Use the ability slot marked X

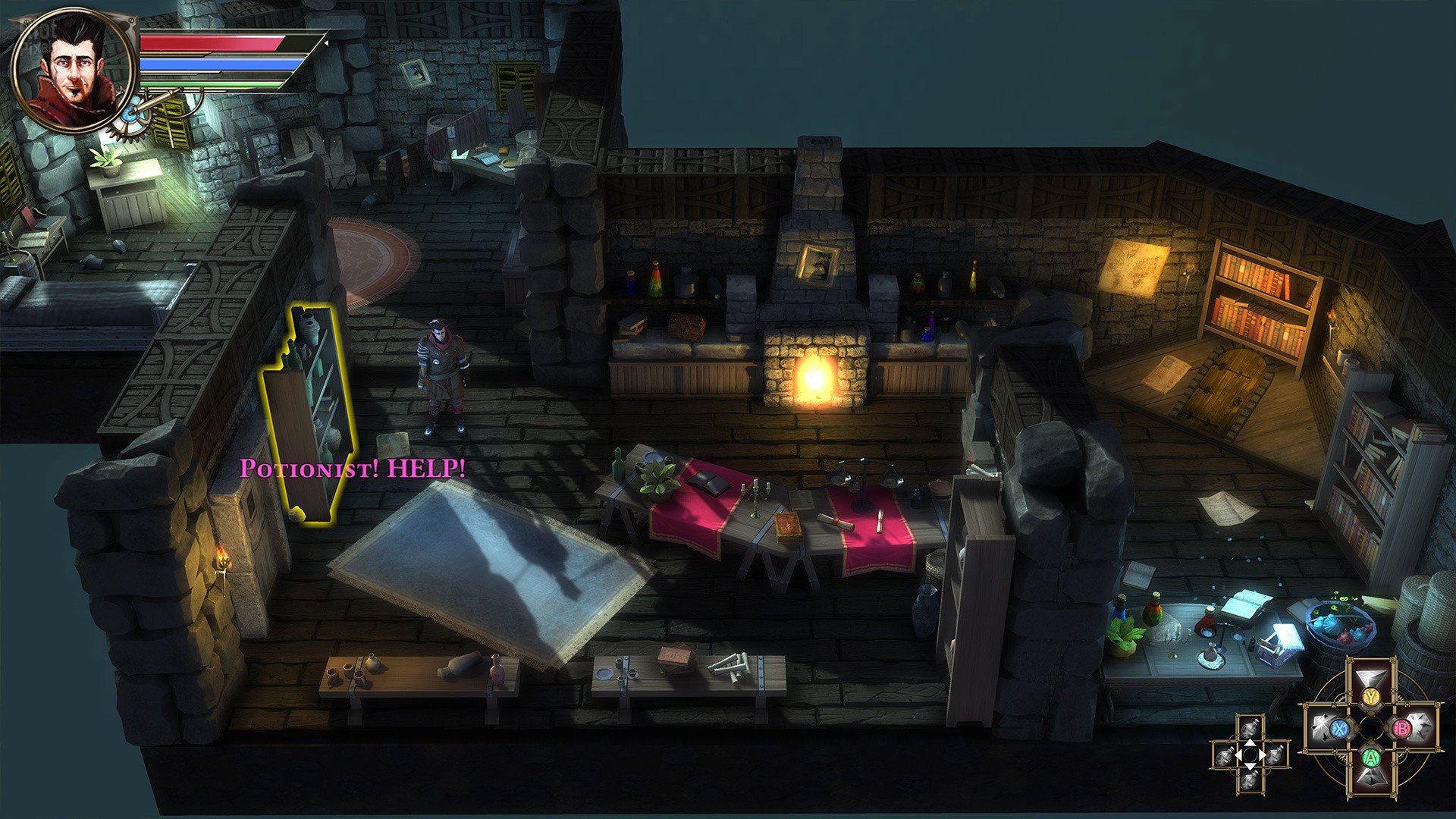coord(1338,729)
